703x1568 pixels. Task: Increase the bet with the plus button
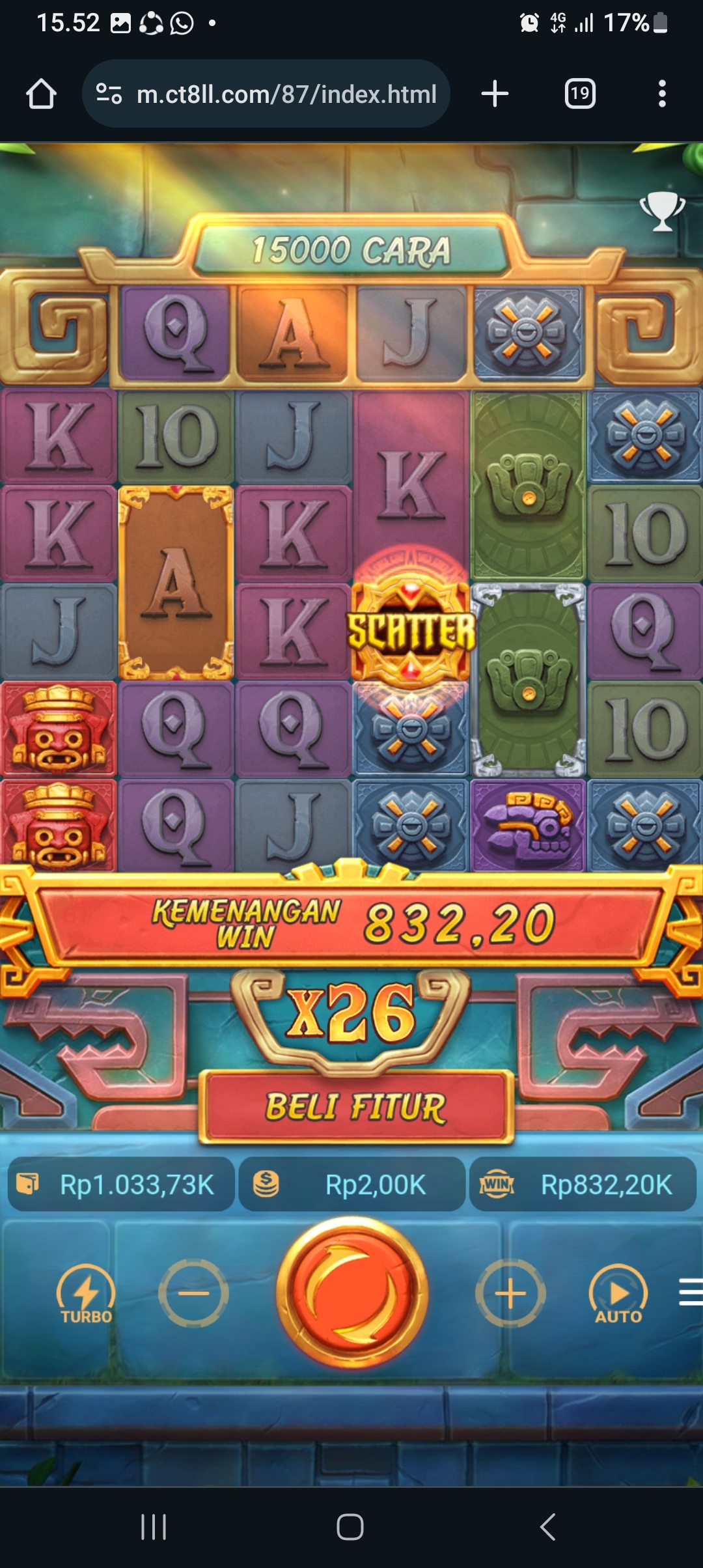click(510, 1293)
